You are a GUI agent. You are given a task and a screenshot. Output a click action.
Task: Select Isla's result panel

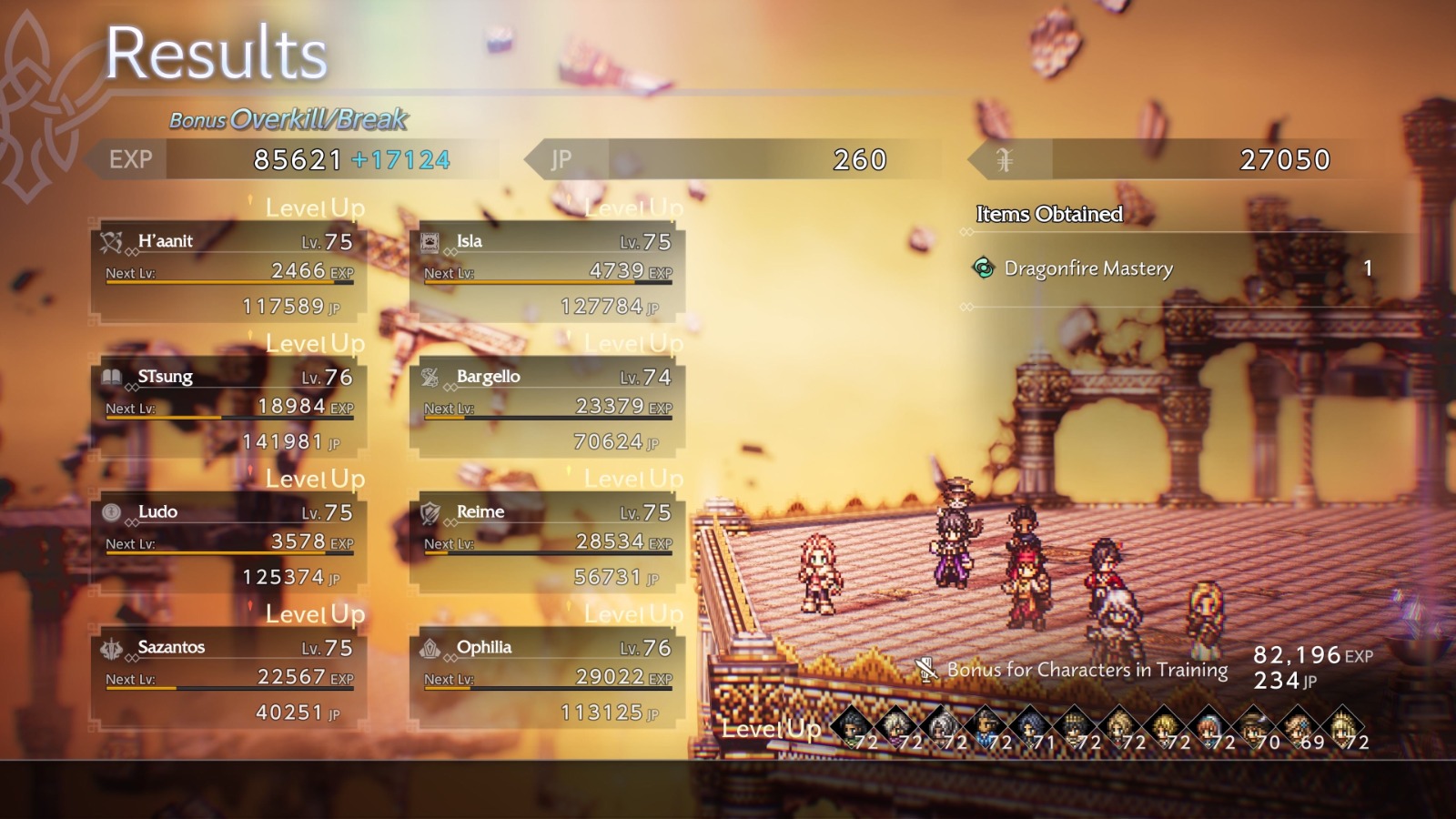pos(548,273)
